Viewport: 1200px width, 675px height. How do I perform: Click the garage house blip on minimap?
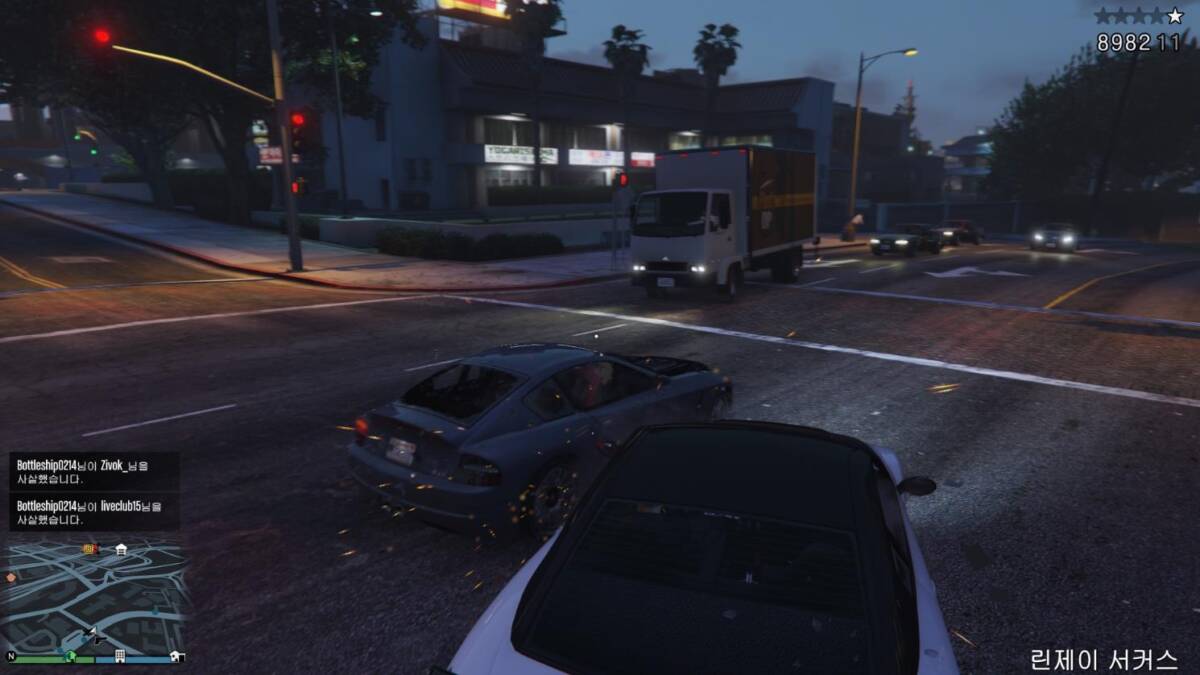click(176, 656)
